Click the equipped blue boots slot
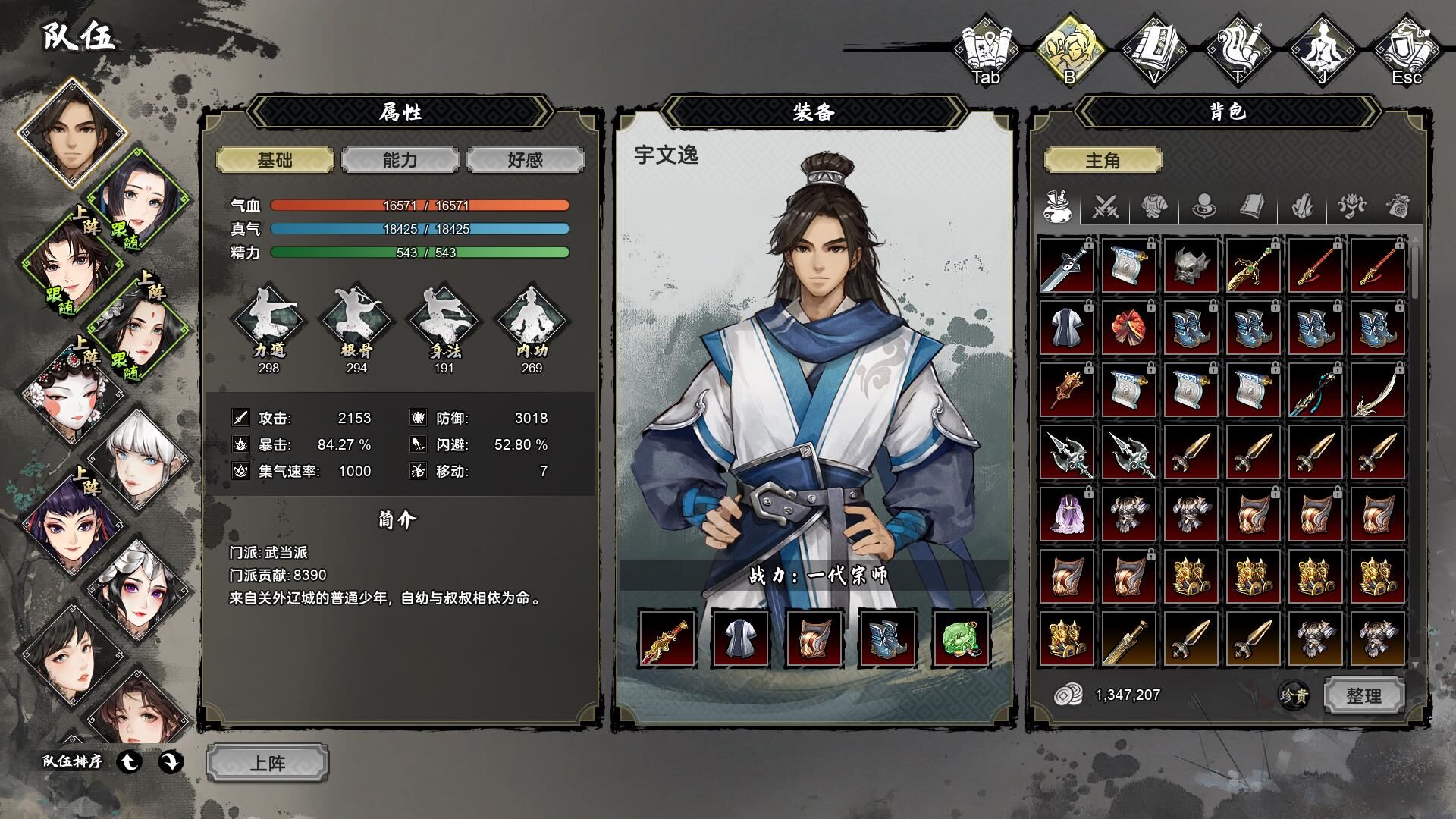This screenshot has width=1456, height=819. coord(887,639)
